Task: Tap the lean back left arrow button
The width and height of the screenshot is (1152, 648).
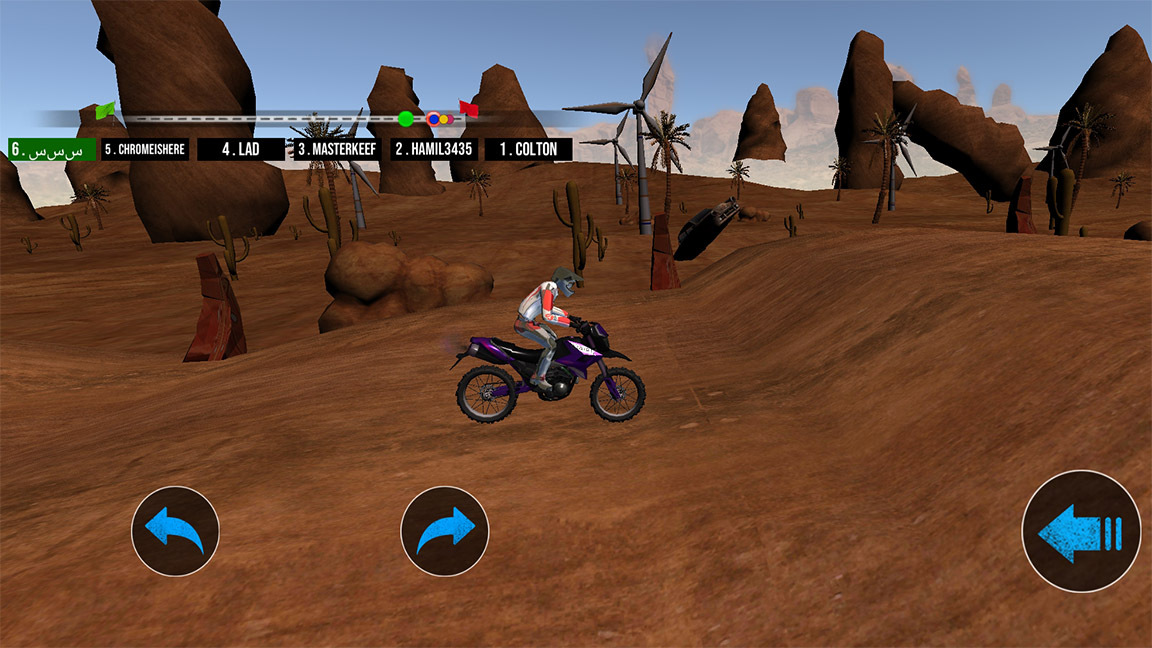Action: tap(175, 531)
